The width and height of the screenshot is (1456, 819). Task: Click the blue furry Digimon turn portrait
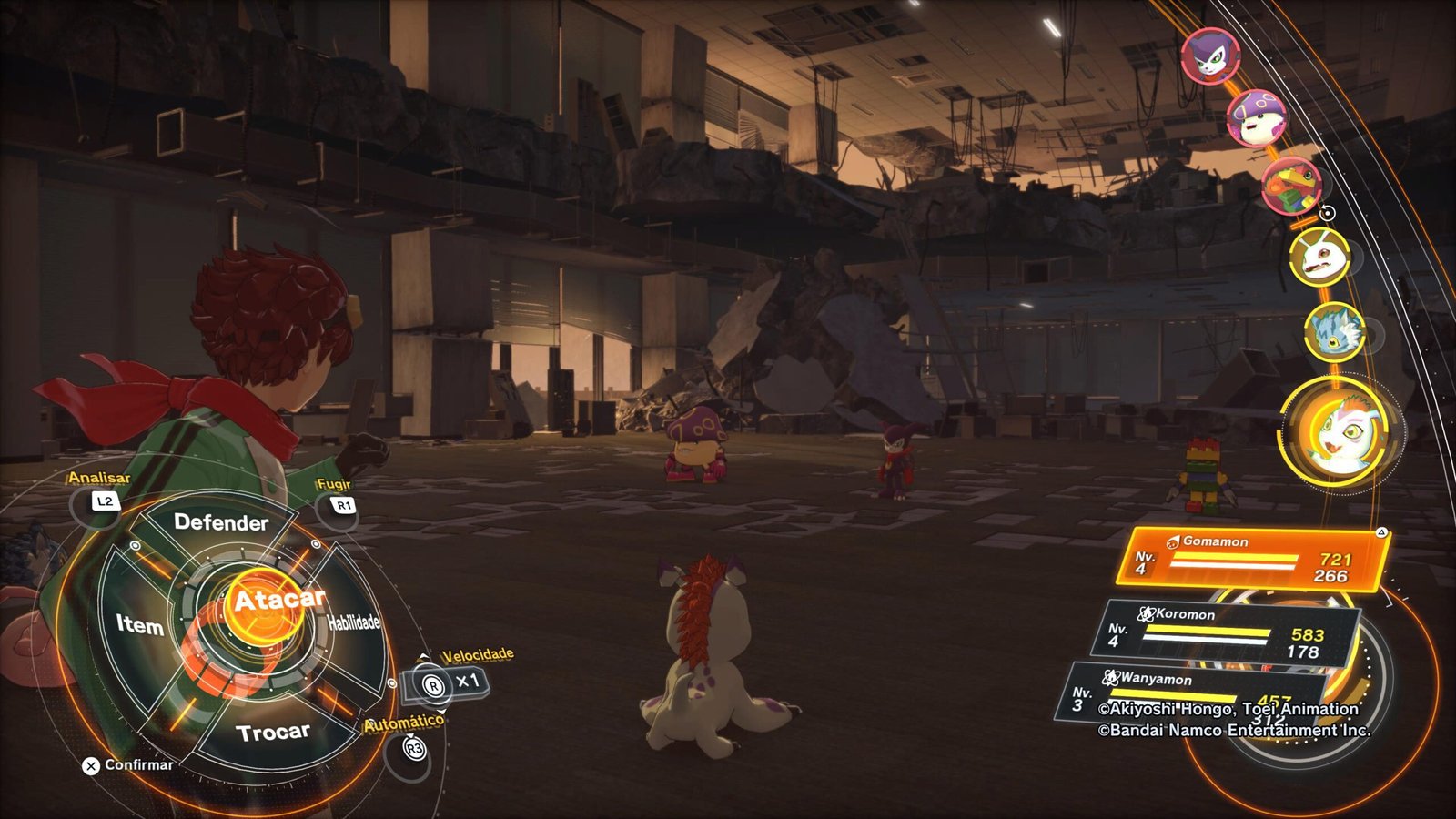(x=1334, y=331)
